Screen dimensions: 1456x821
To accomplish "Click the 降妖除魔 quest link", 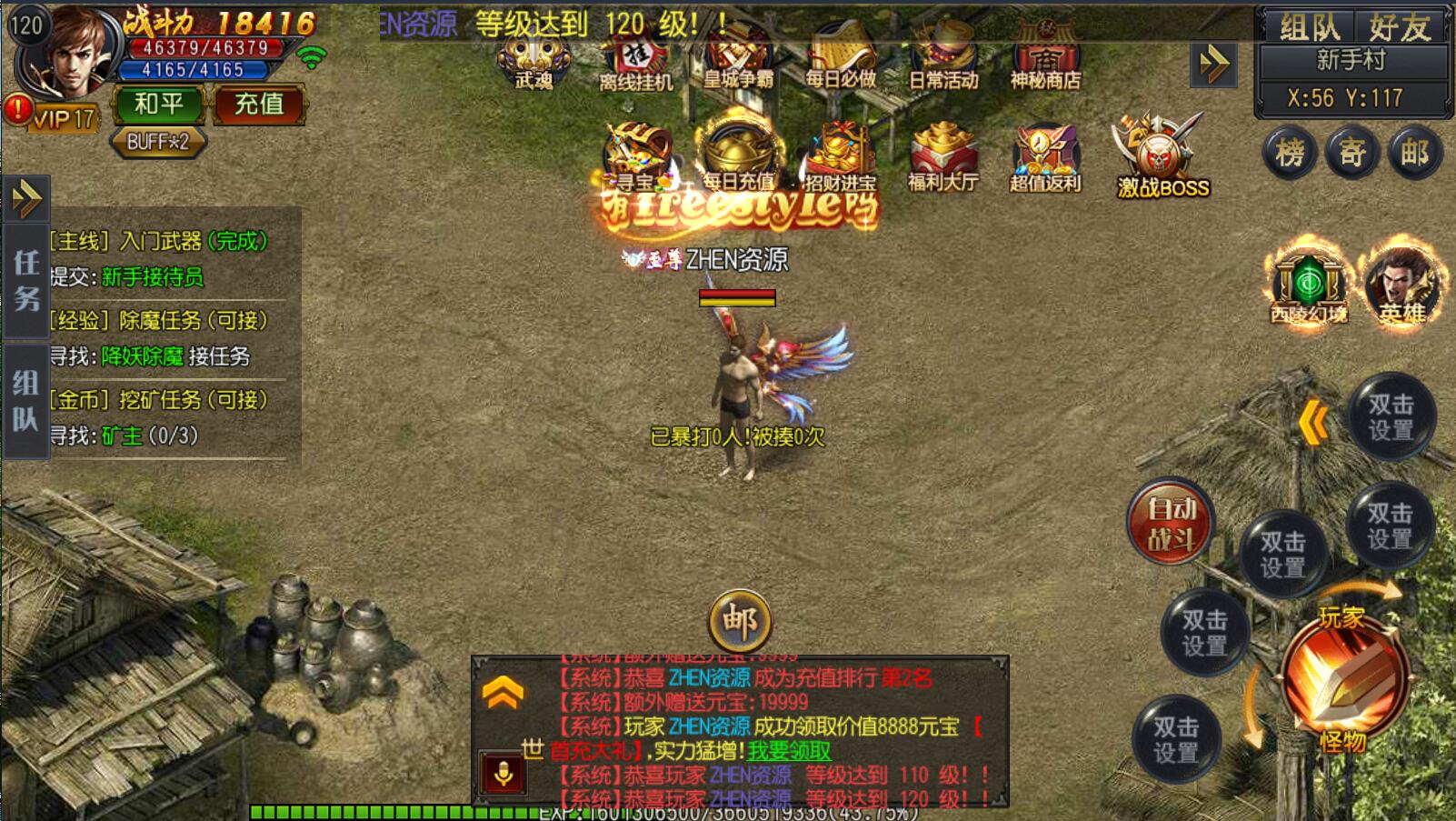I will coord(142,356).
